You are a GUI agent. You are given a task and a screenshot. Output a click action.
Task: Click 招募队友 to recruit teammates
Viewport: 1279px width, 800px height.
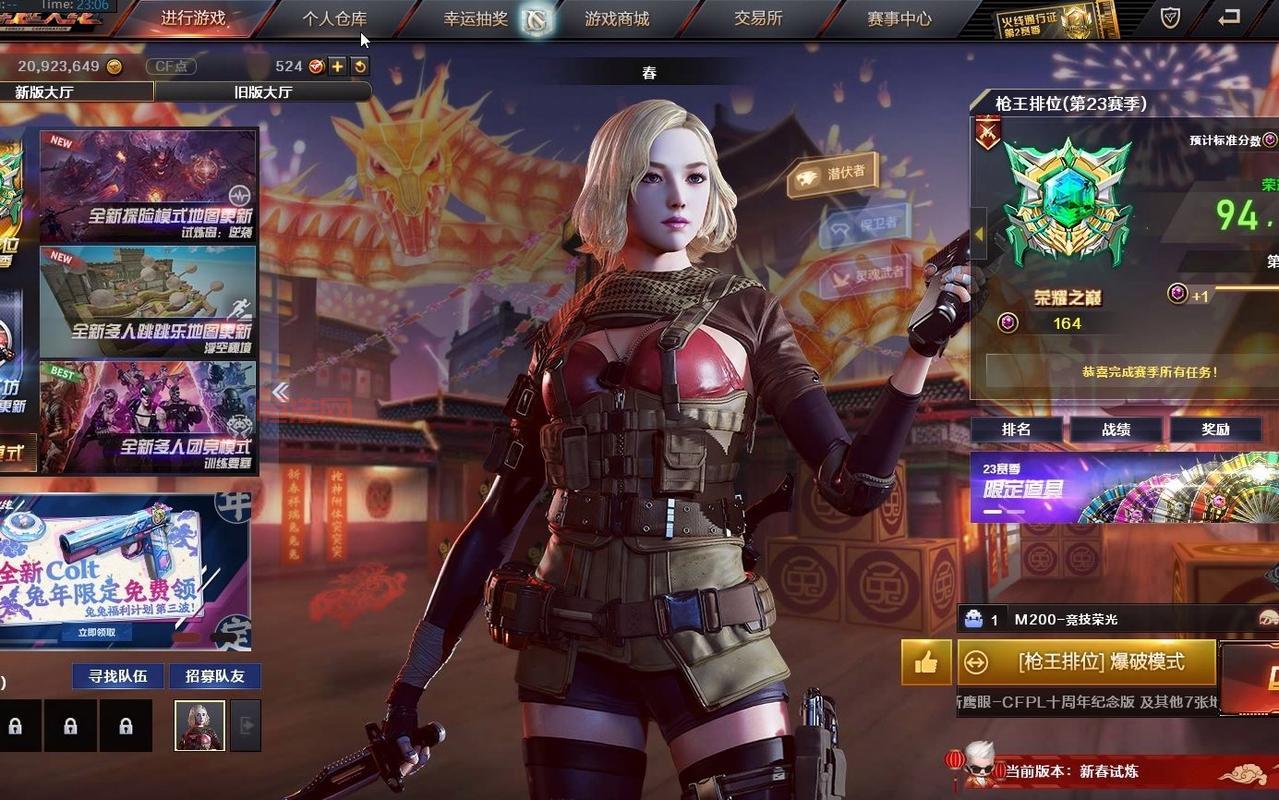point(215,676)
